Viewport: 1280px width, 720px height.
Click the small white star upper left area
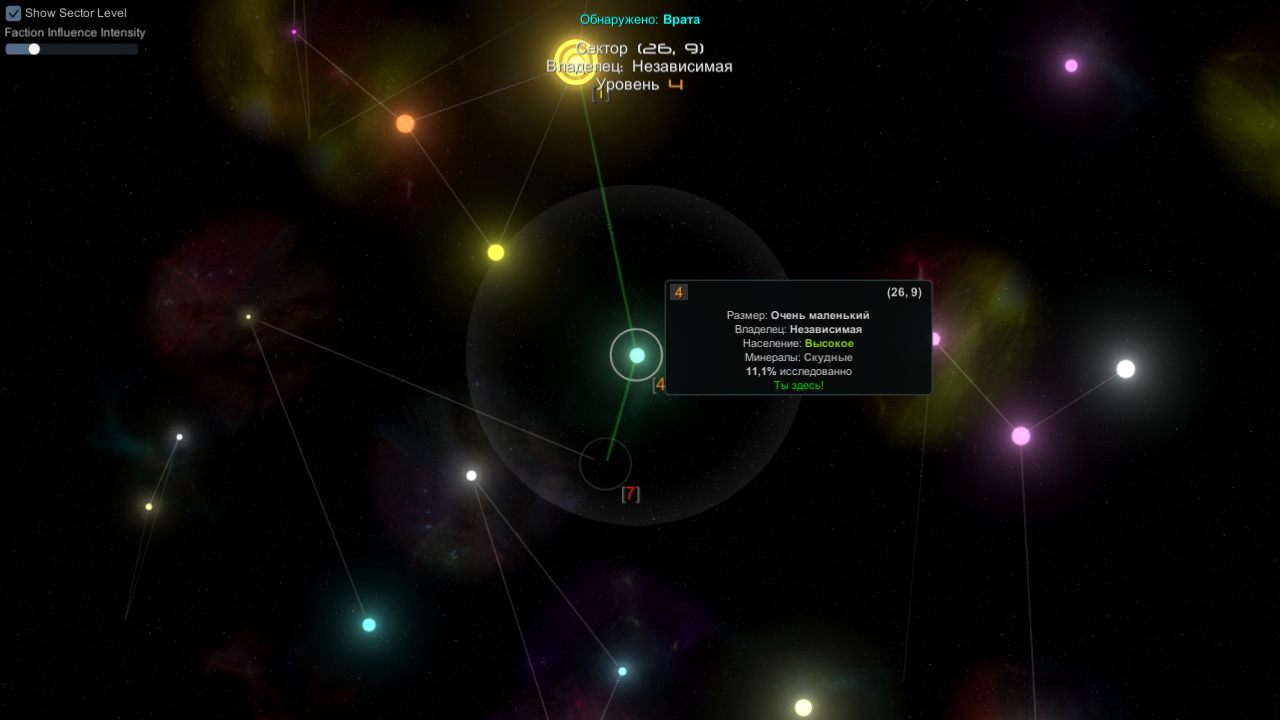pyautogui.click(x=249, y=317)
